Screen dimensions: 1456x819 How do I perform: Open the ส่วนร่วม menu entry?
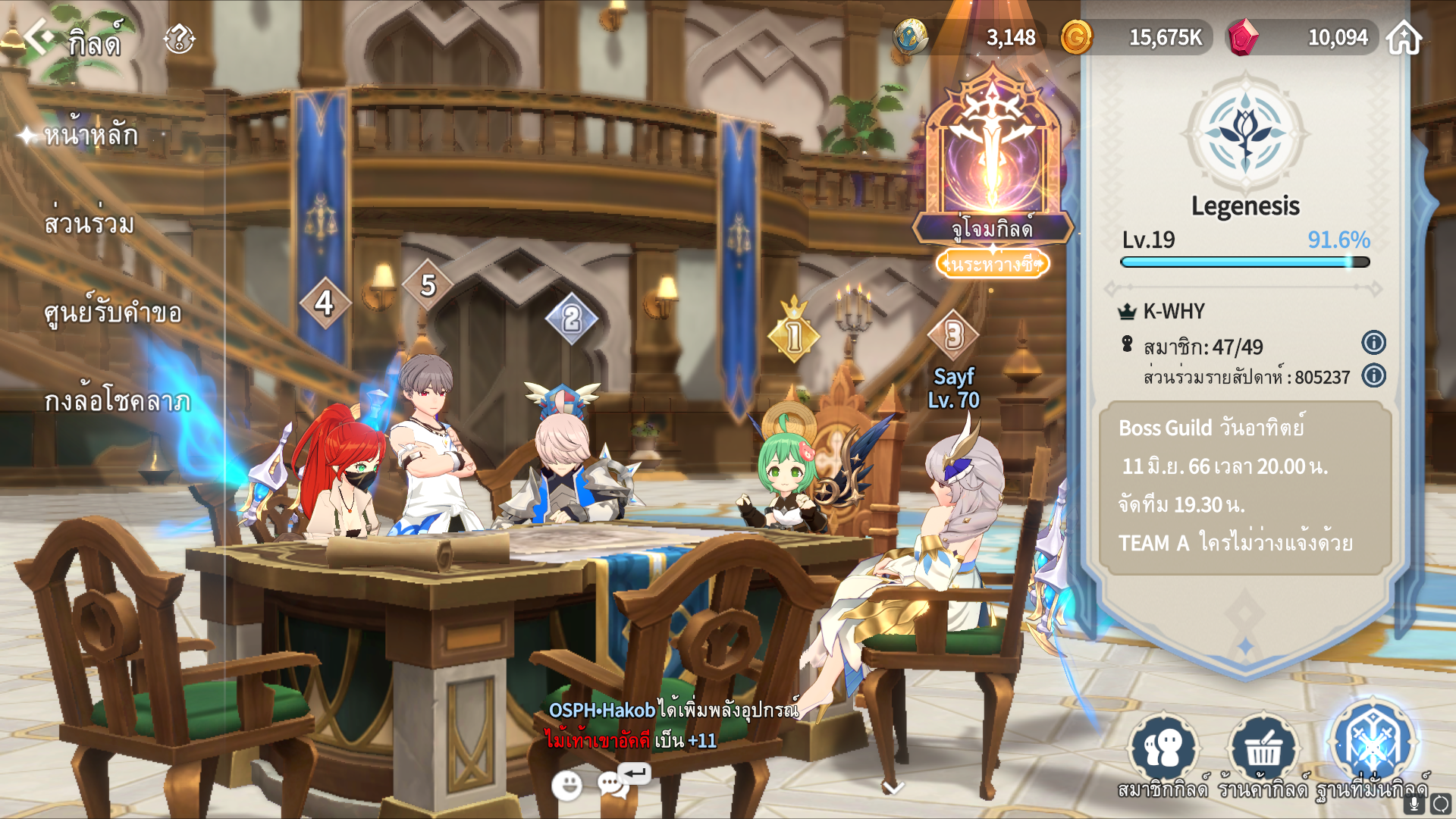(x=89, y=224)
